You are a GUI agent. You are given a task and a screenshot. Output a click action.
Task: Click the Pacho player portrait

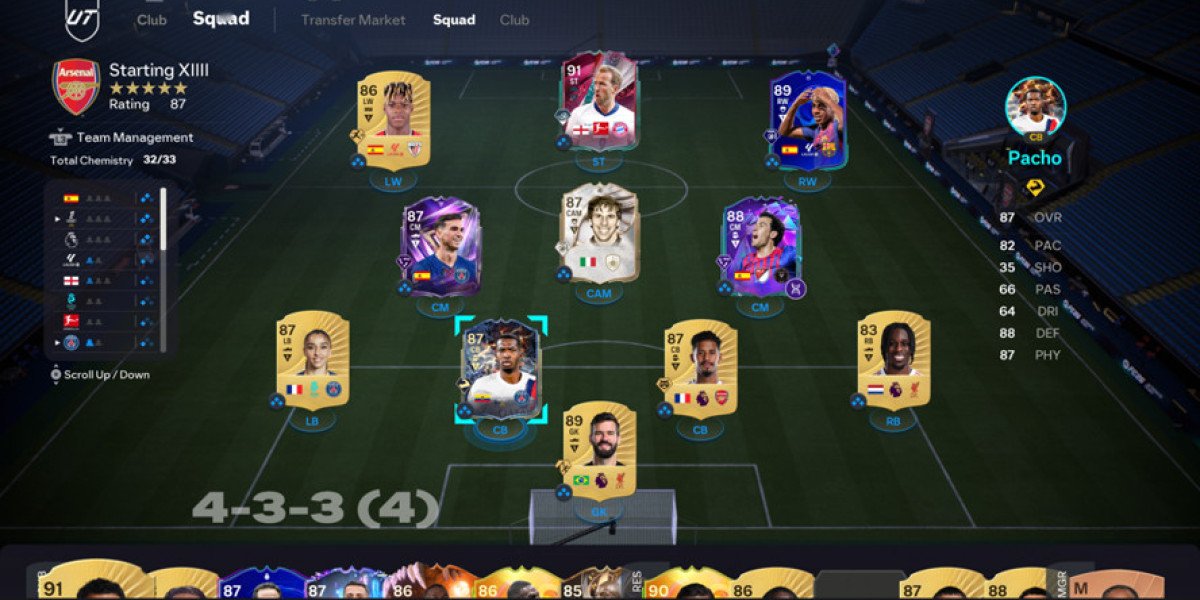1035,107
